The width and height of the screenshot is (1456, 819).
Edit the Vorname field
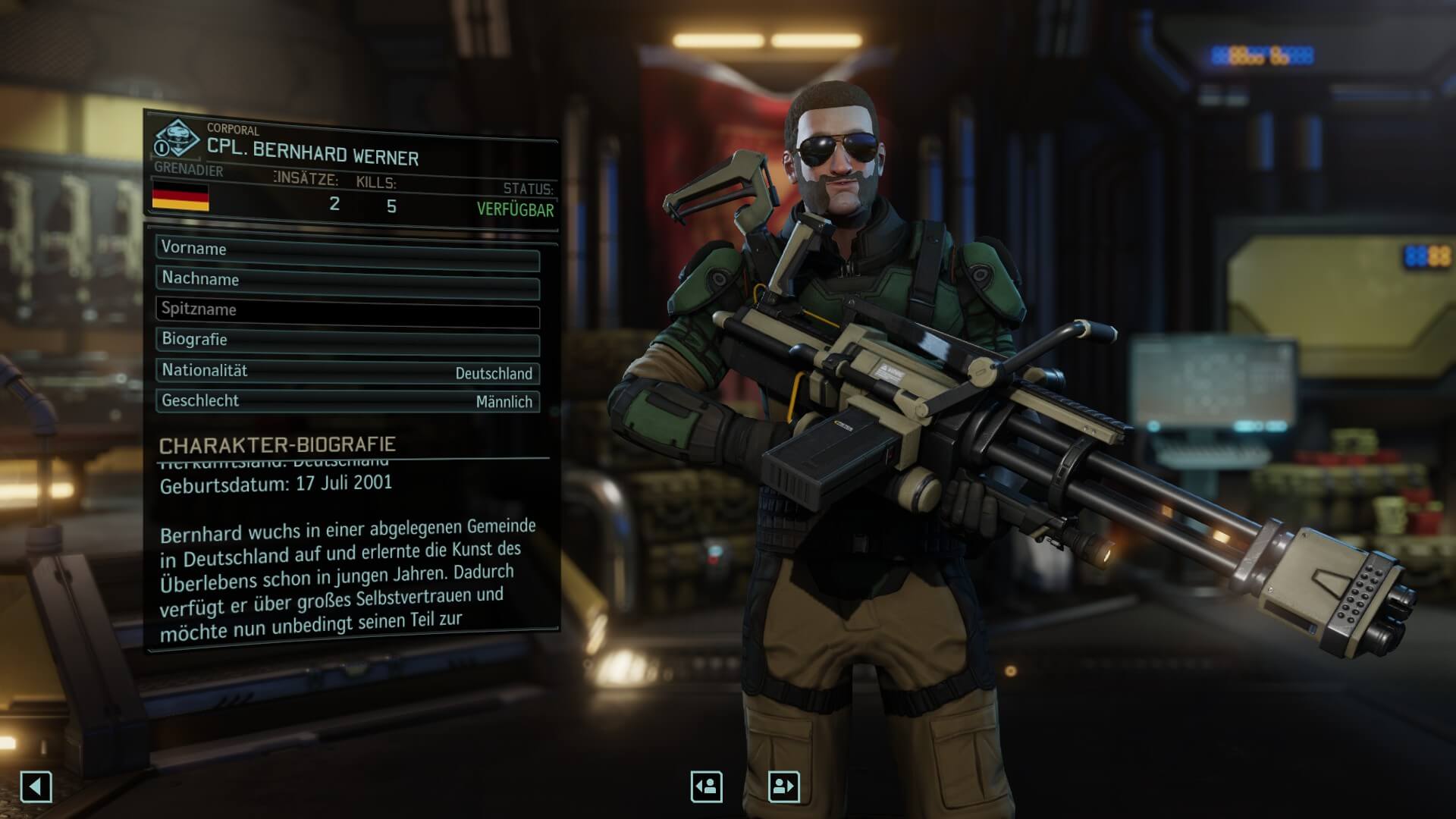[347, 249]
